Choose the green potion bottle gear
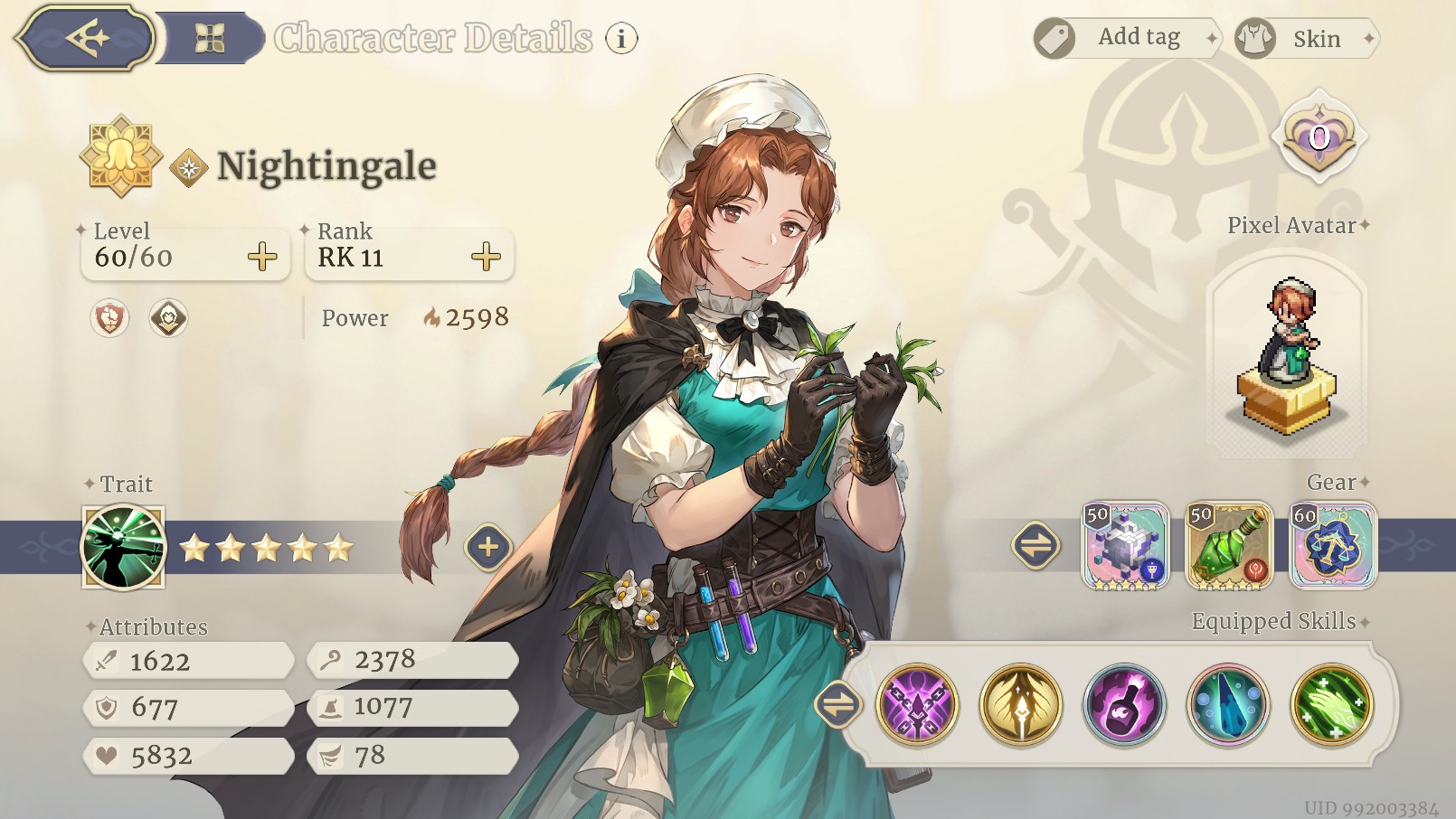 1229,546
